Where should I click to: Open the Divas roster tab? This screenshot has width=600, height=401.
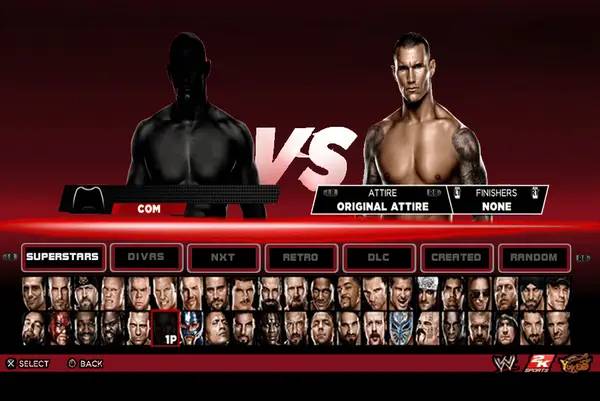(x=143, y=258)
